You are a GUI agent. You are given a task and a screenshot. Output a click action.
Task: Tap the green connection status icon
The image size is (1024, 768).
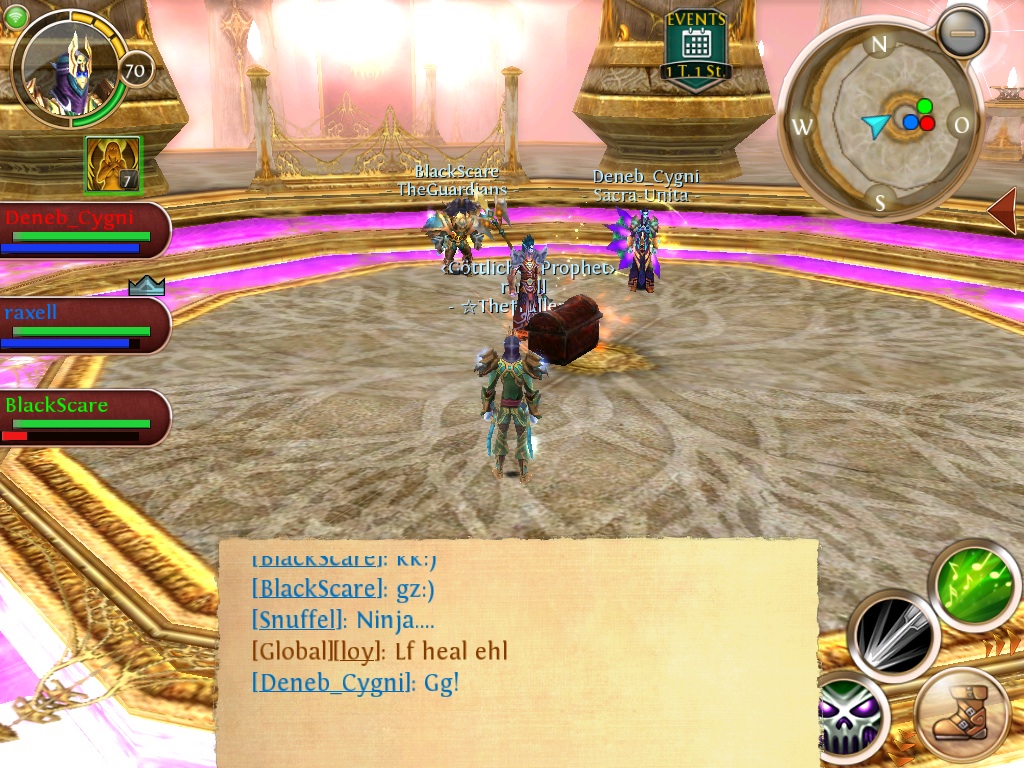[15, 17]
